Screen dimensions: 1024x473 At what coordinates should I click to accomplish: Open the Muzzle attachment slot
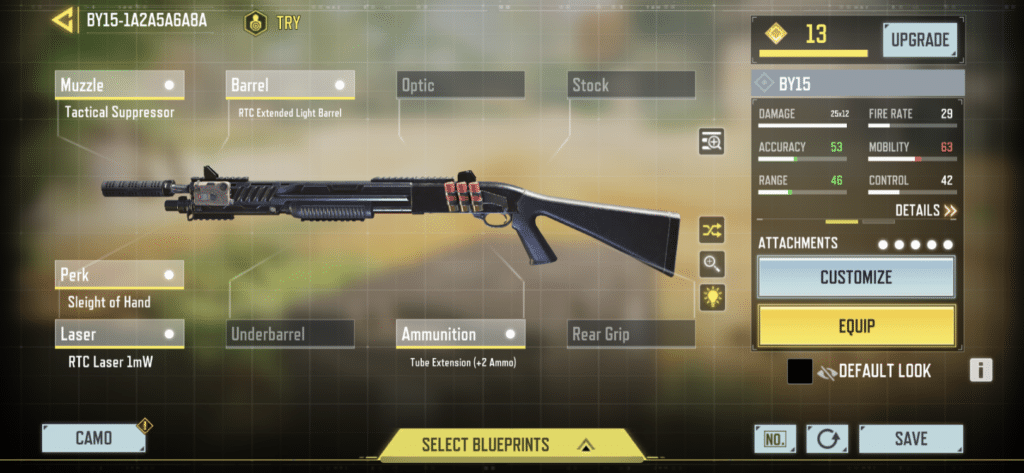119,85
